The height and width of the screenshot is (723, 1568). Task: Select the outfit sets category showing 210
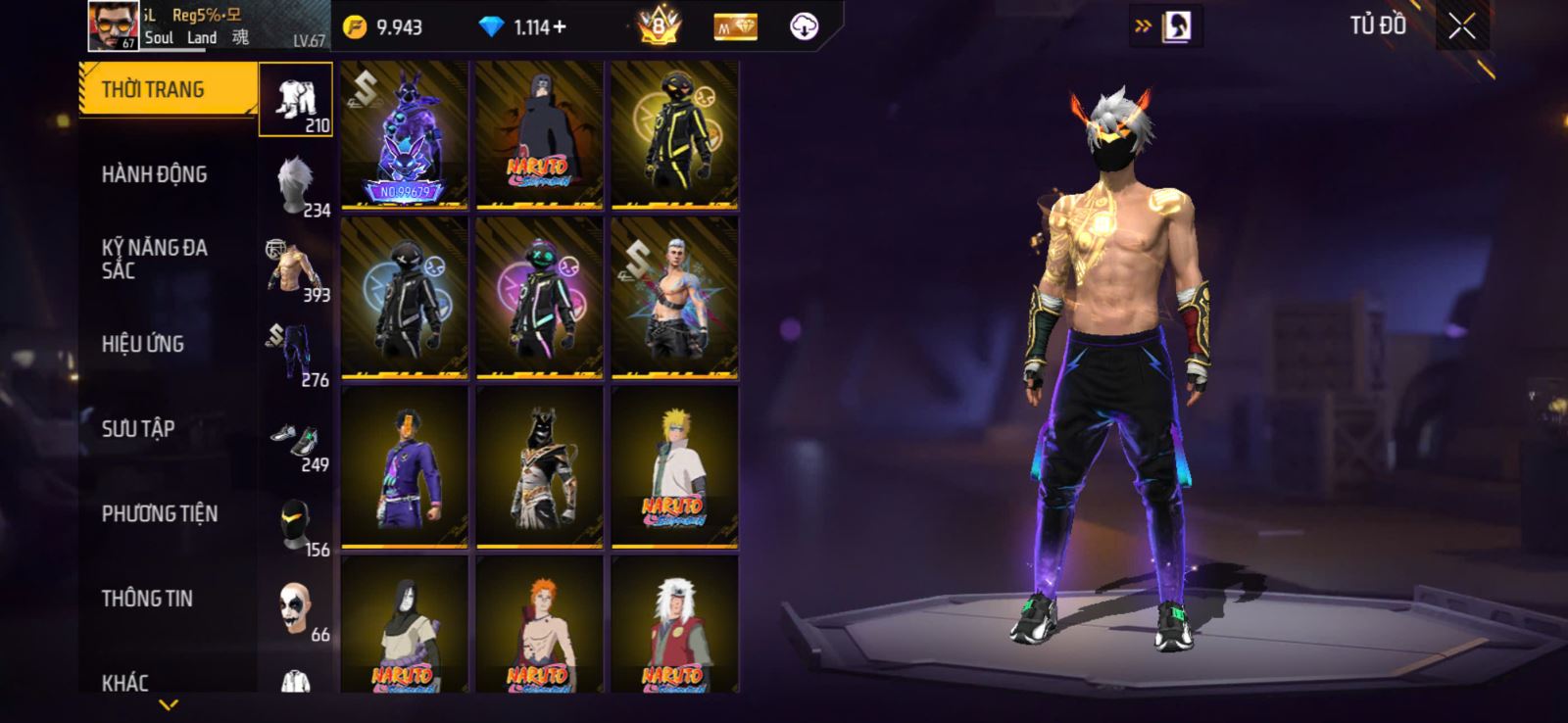point(296,100)
